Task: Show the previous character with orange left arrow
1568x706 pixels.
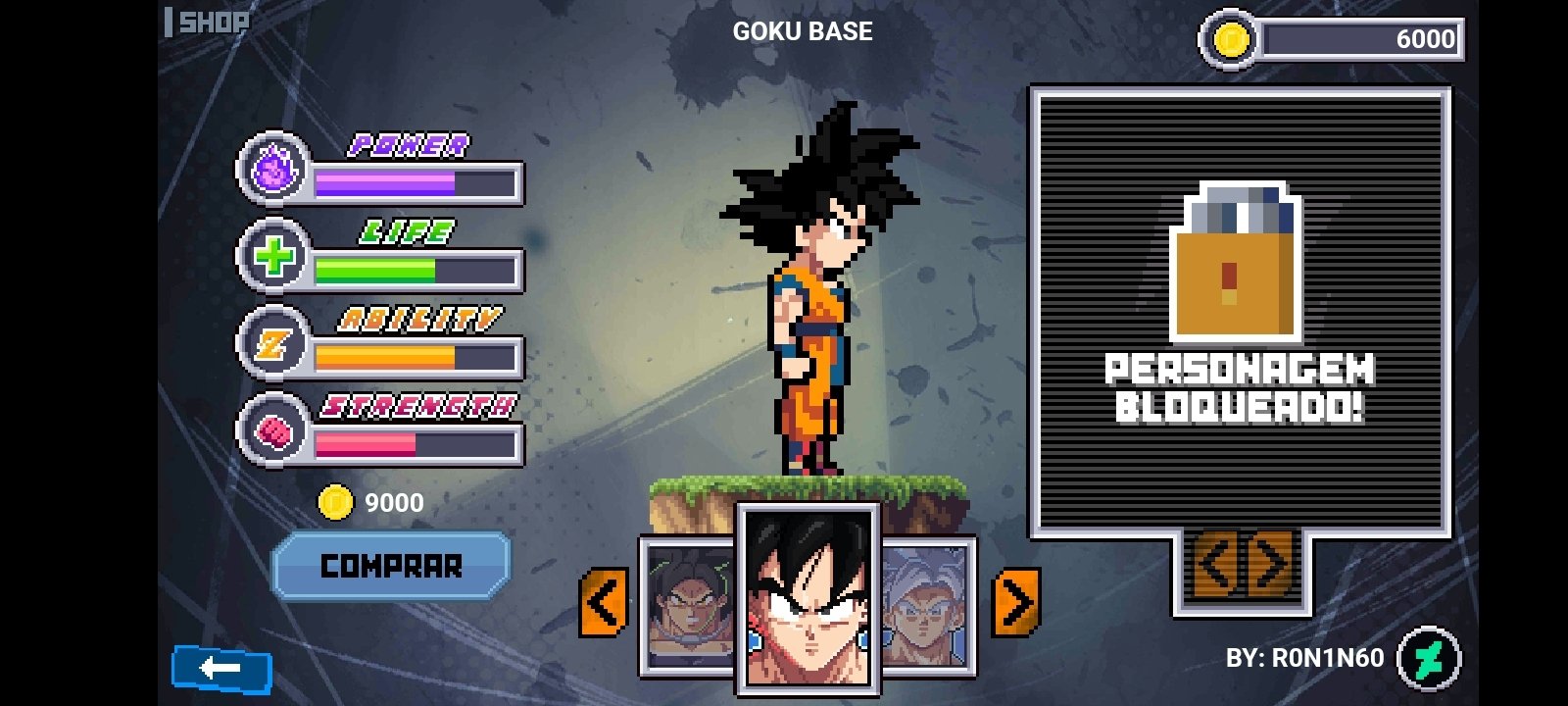Action: click(604, 602)
